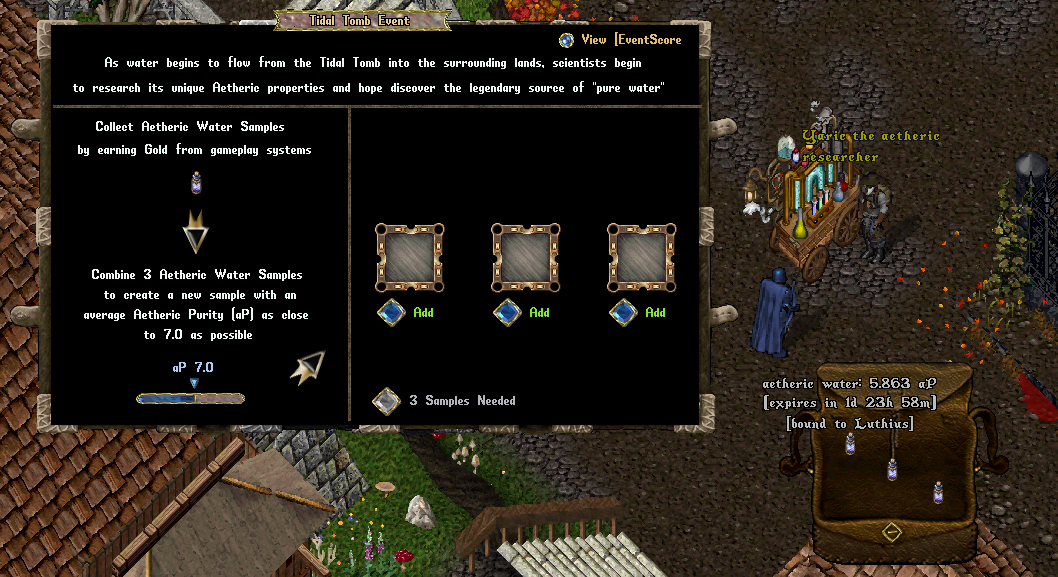This screenshot has width=1058, height=577.
Task: Click the gem beside 3 Samples Needed
Action: click(386, 401)
